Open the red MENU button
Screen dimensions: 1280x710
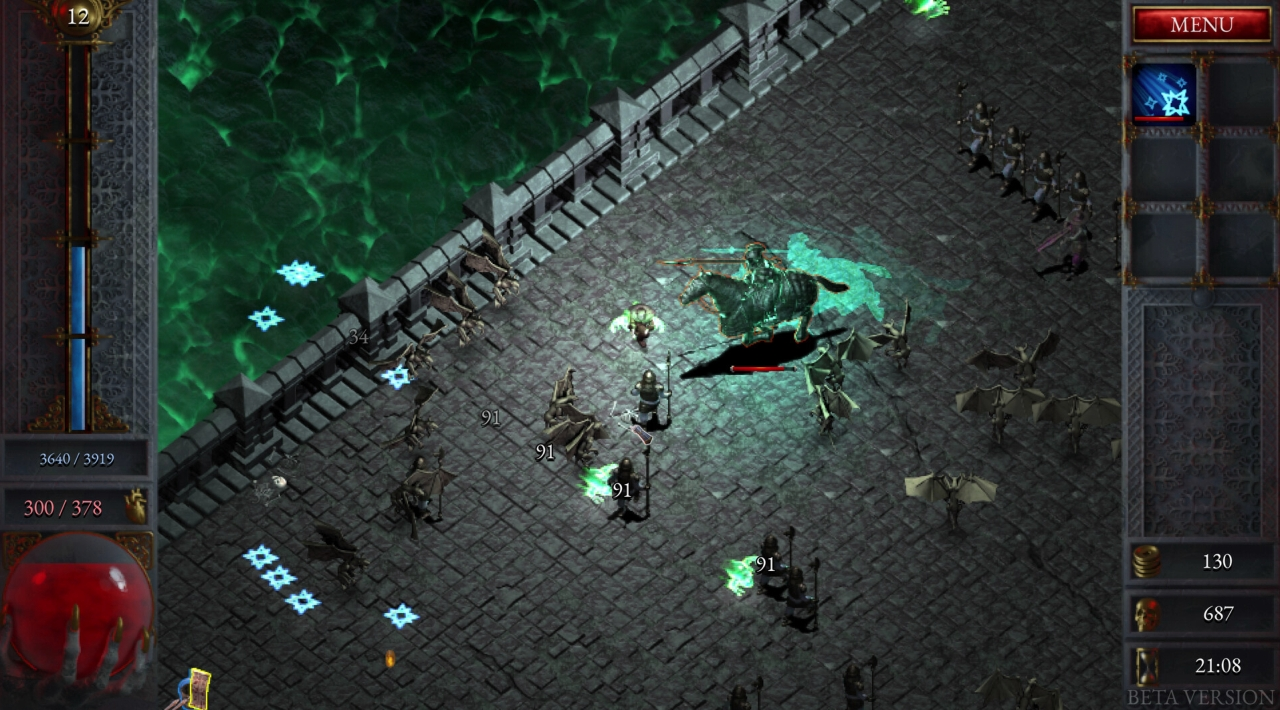coord(1201,25)
